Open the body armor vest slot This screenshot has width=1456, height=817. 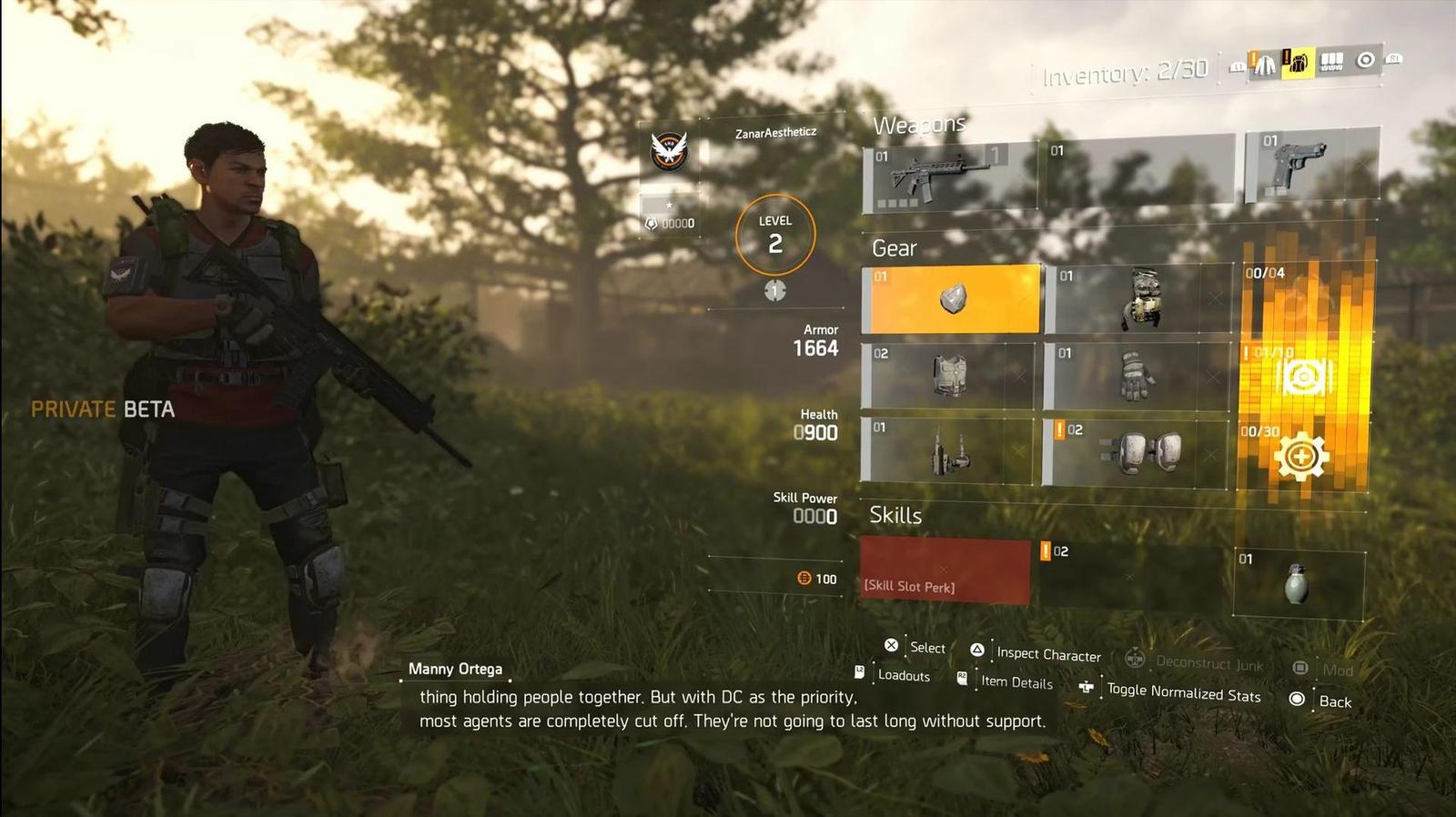[948, 375]
